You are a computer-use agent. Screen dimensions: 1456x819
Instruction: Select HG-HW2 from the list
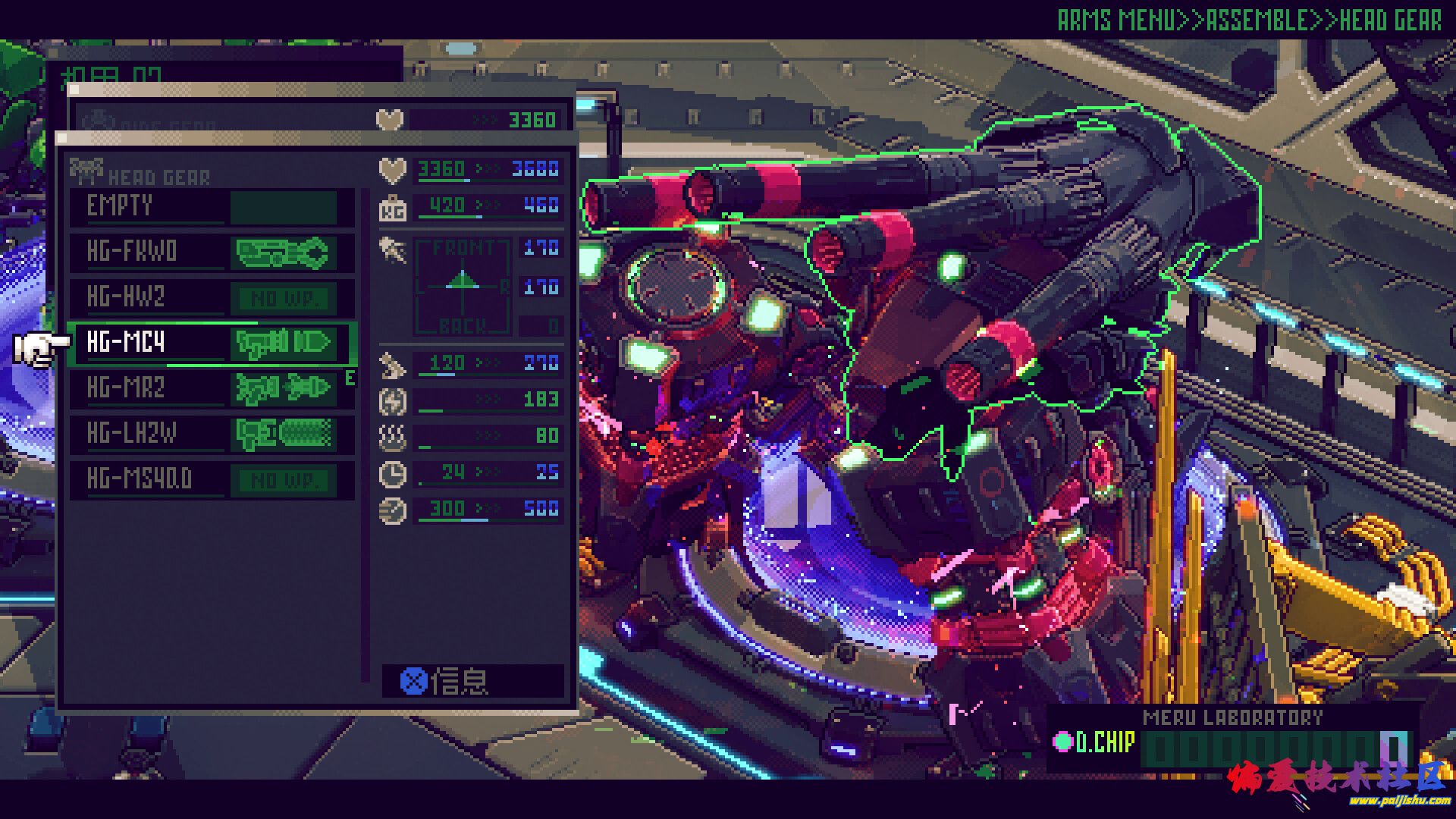pyautogui.click(x=211, y=297)
